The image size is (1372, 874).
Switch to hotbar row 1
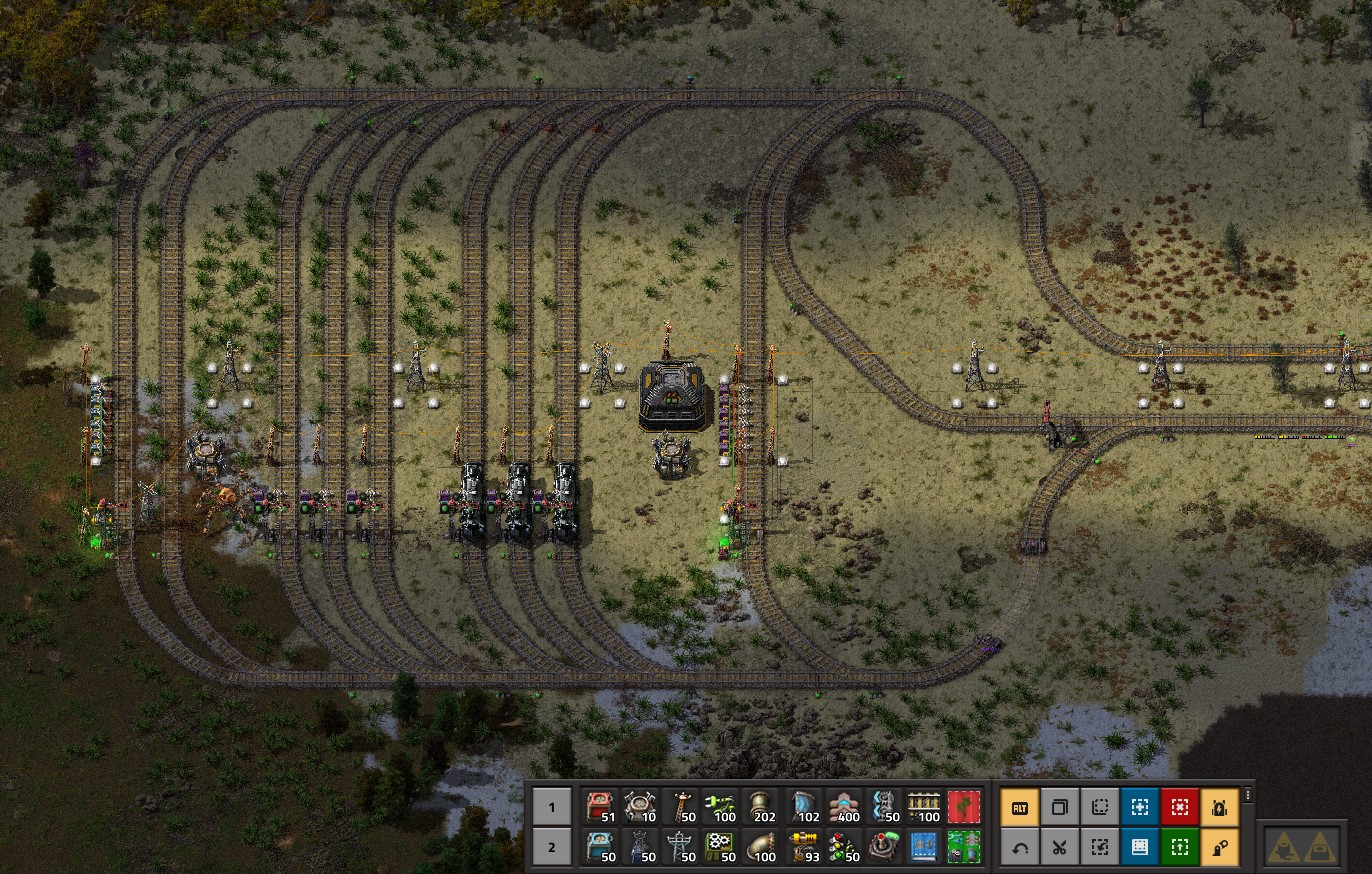click(551, 805)
